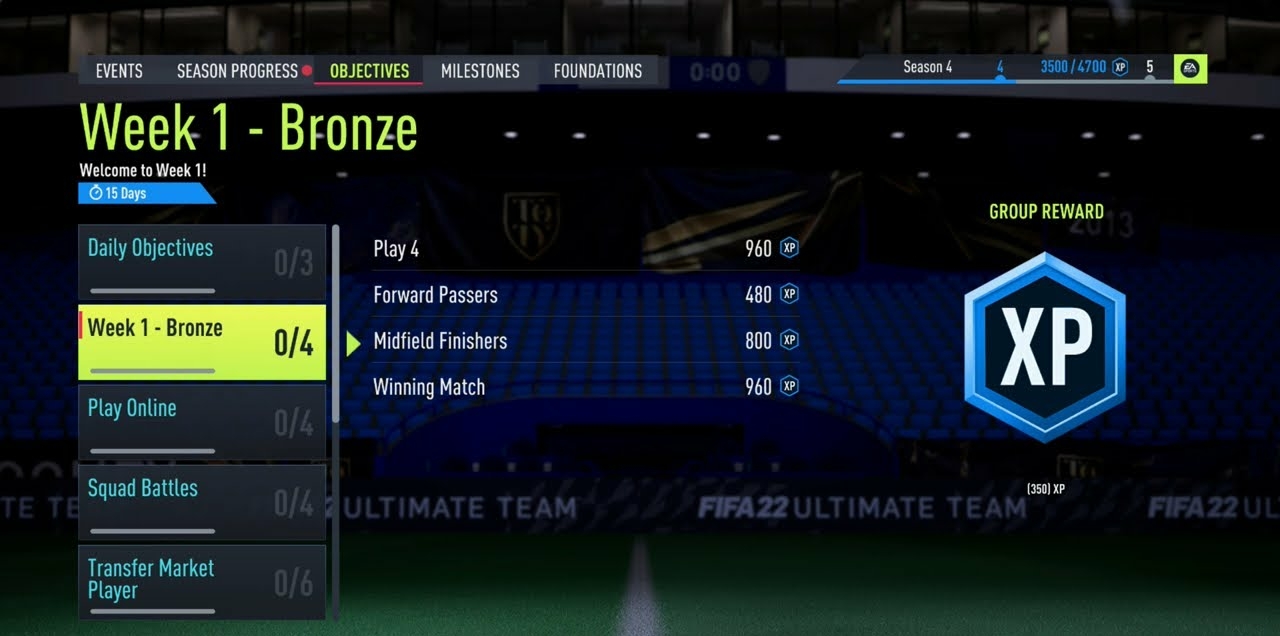Show the Foundations tab
Screen dimensions: 1280x636
(598, 71)
